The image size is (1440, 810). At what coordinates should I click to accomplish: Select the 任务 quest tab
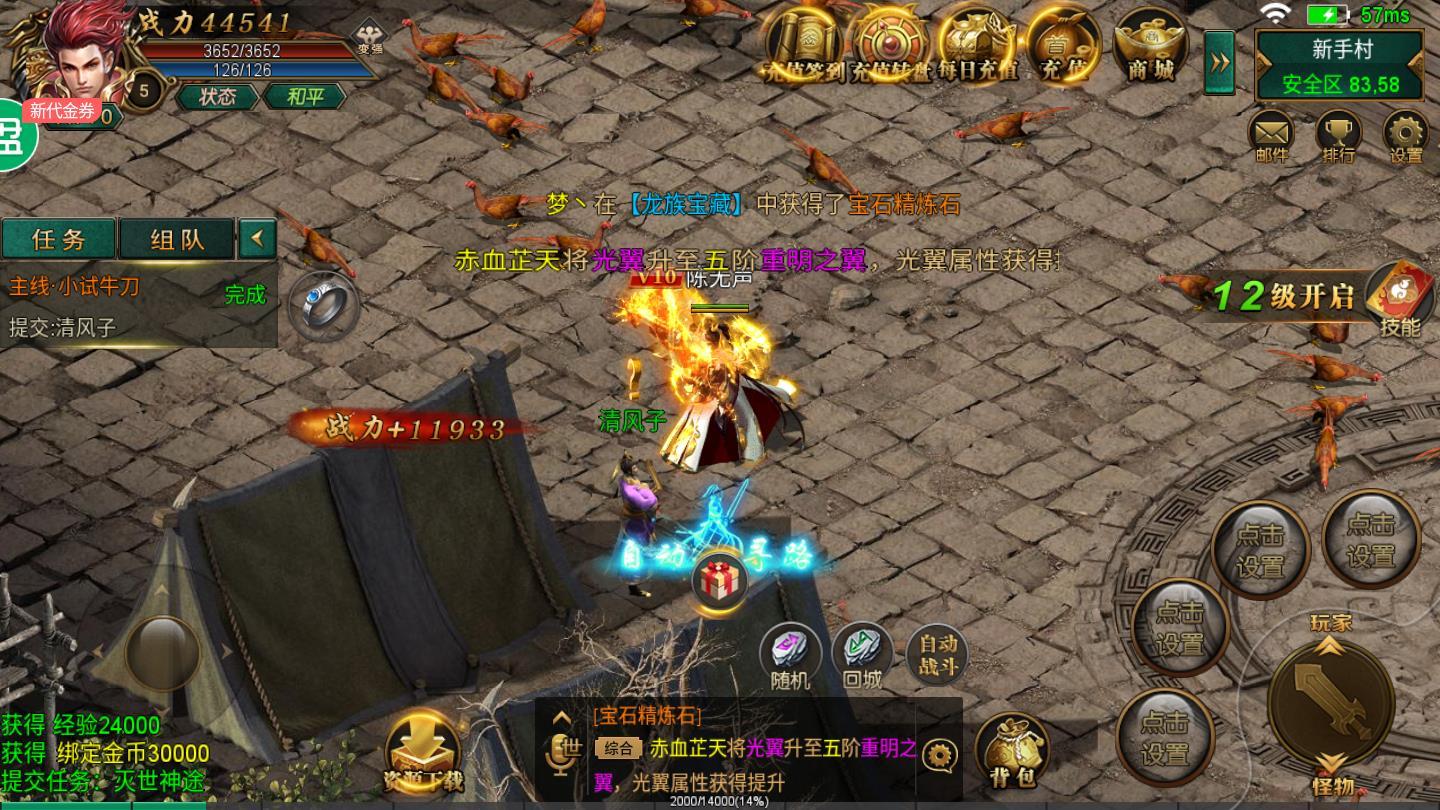tap(58, 240)
